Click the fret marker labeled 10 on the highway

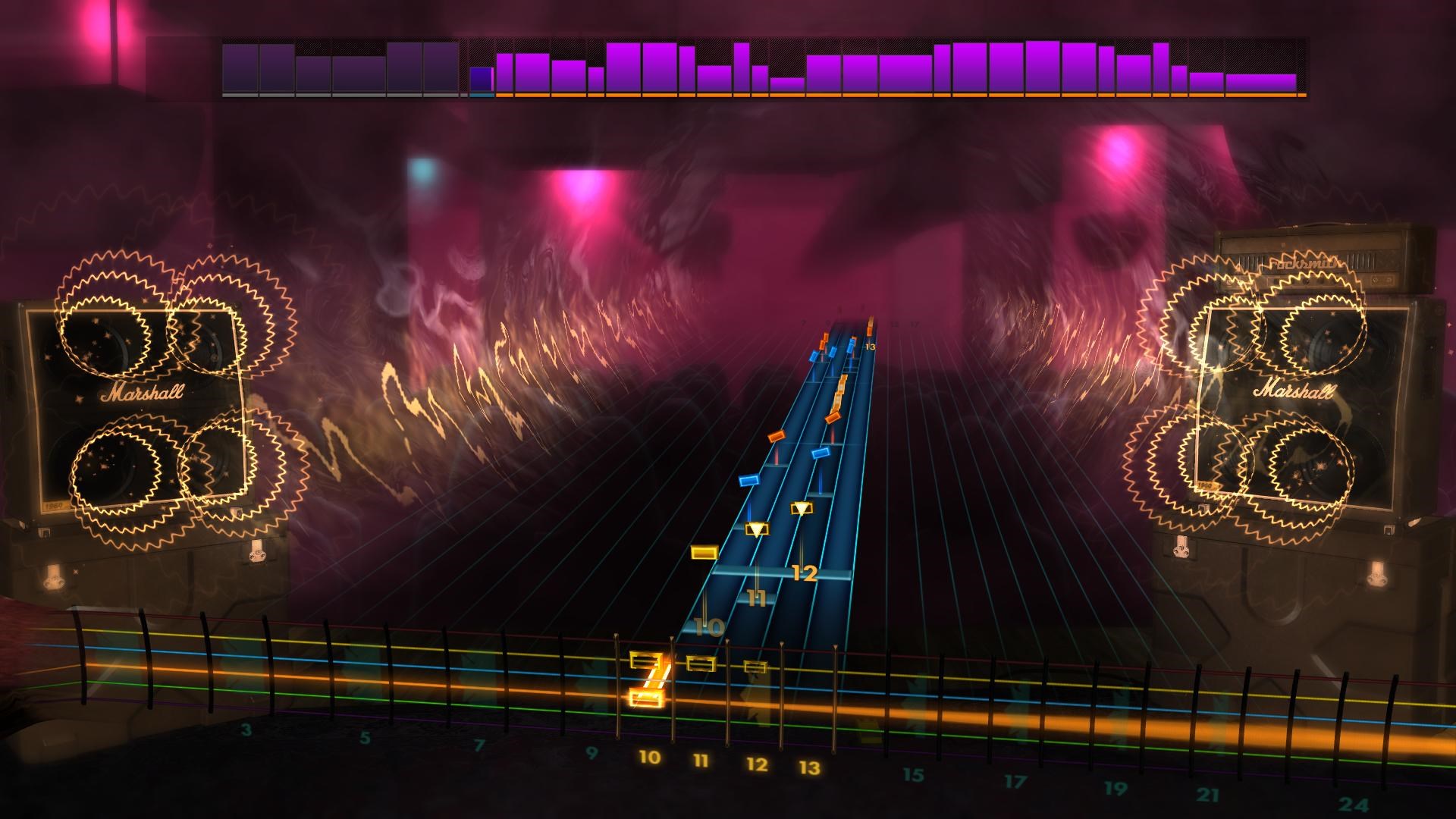click(x=708, y=626)
